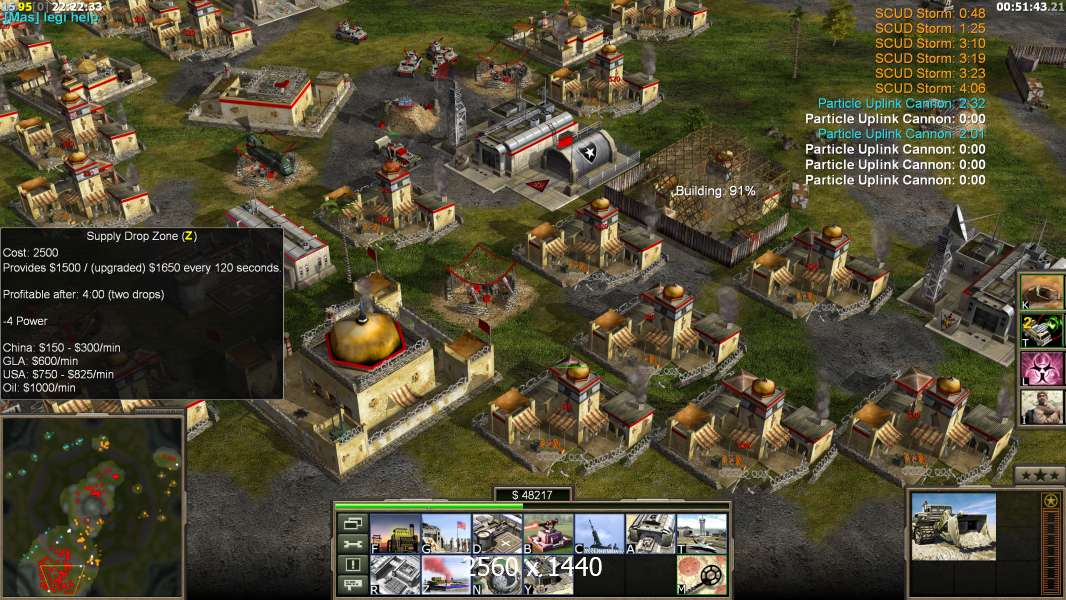Viewport: 1066px width, 600px height.
Task: Trigger the green power shortcut marked T
Action: pos(1042,329)
